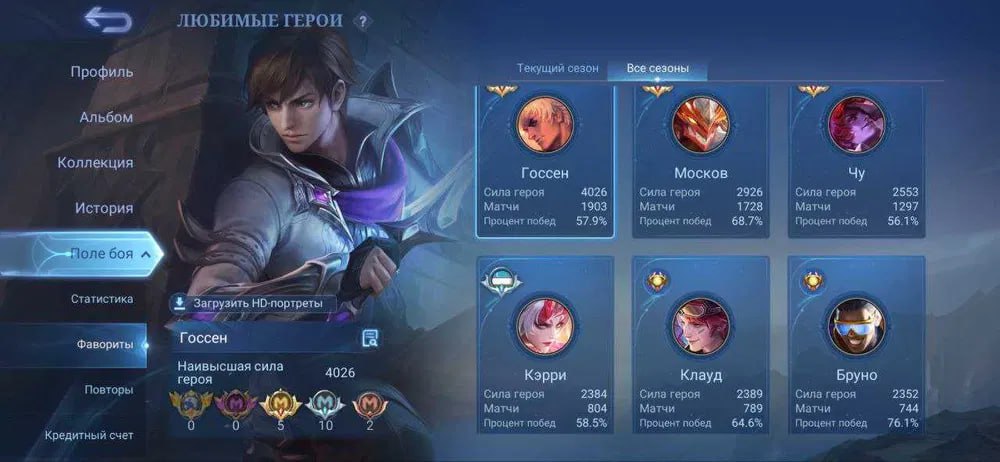
Task: Open the hero details magnifier icon
Action: (x=370, y=338)
